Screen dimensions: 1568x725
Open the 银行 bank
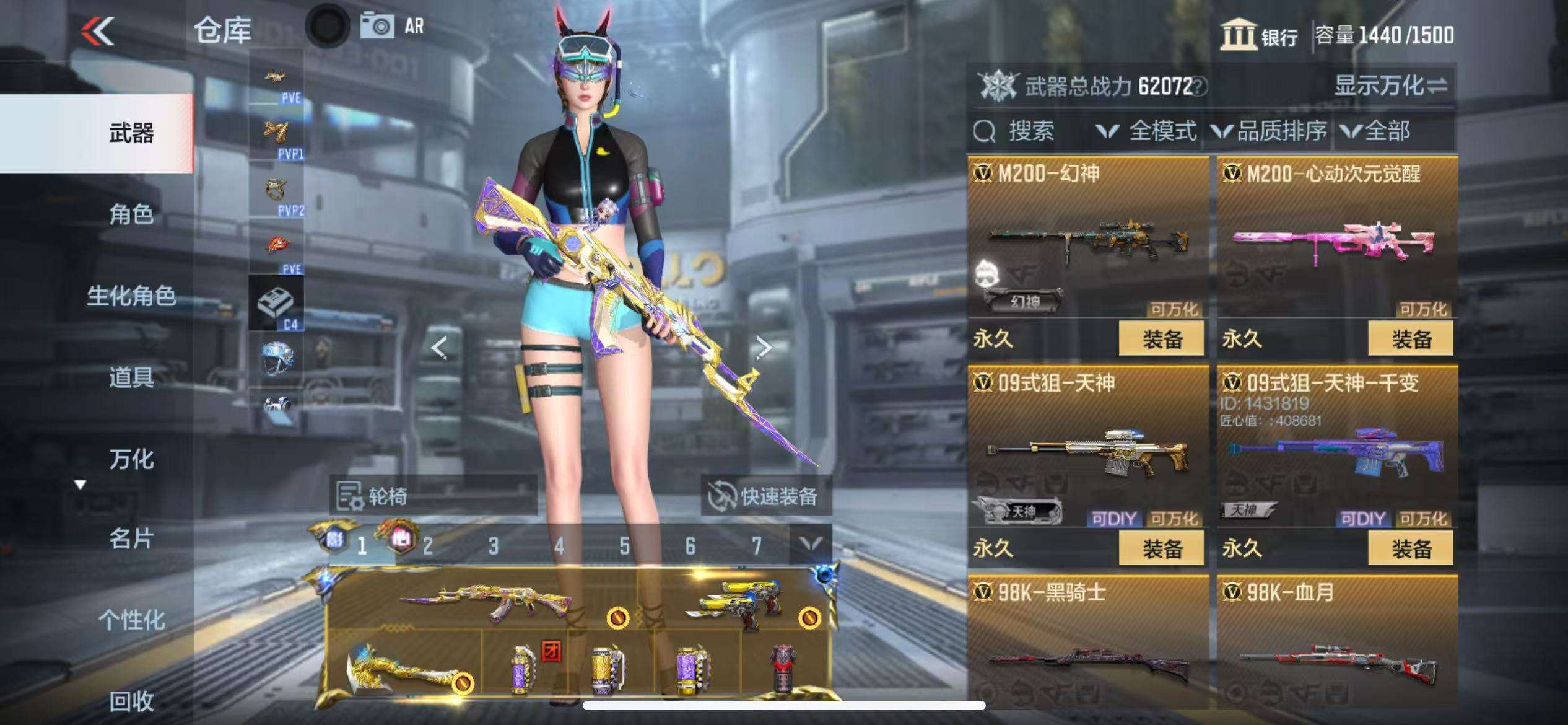[x=1260, y=35]
